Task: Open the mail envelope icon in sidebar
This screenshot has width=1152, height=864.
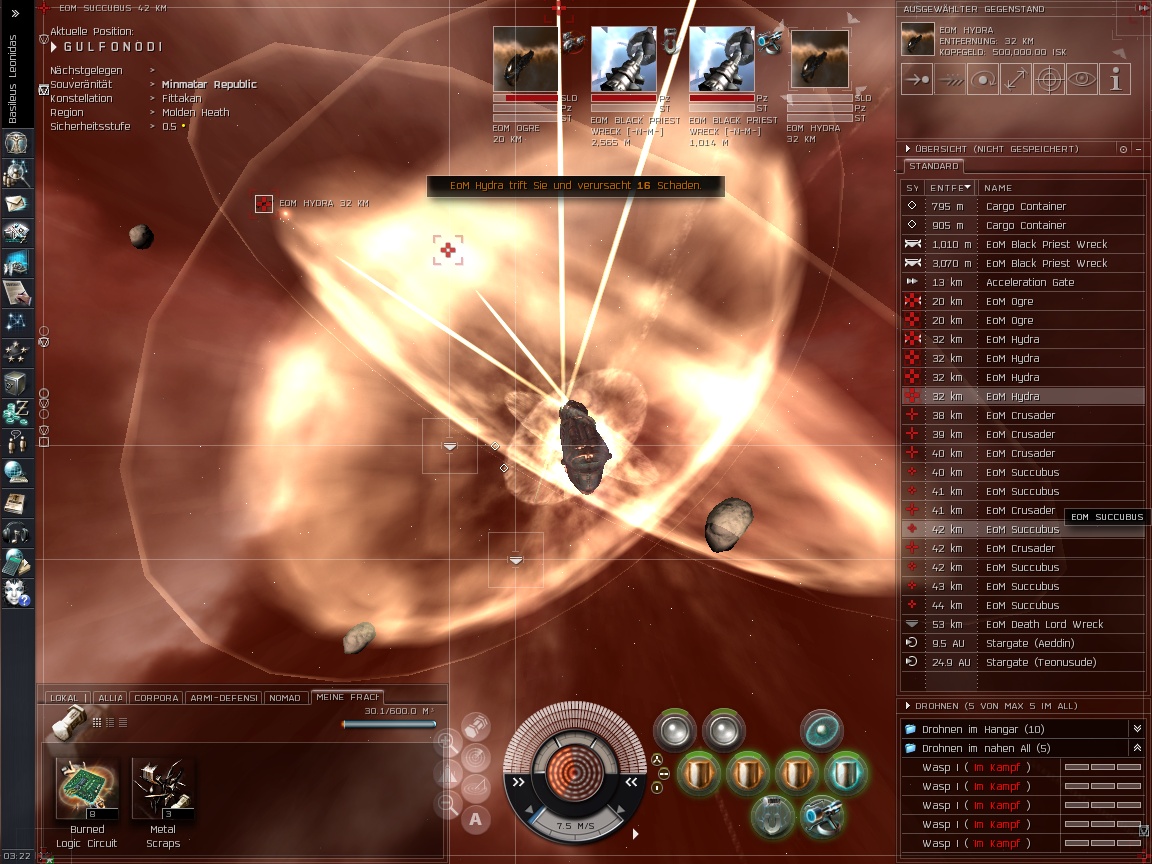Action: click(17, 203)
